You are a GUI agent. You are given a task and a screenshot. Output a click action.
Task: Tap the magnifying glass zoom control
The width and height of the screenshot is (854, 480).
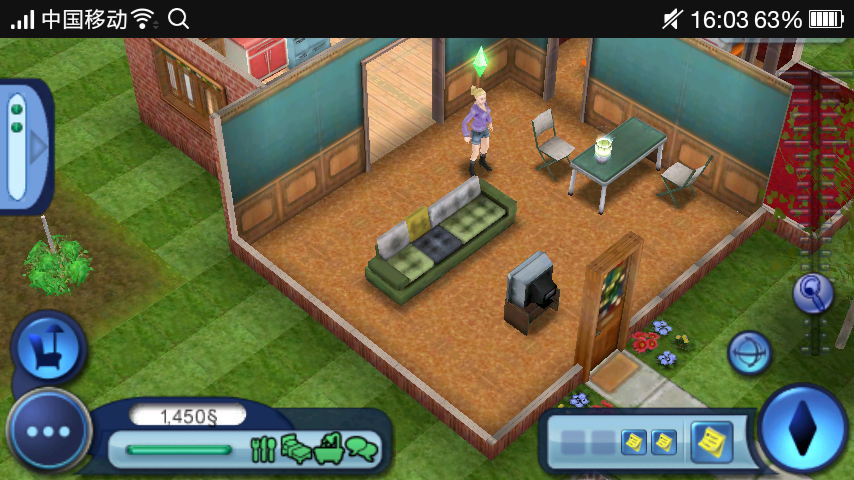tap(813, 293)
